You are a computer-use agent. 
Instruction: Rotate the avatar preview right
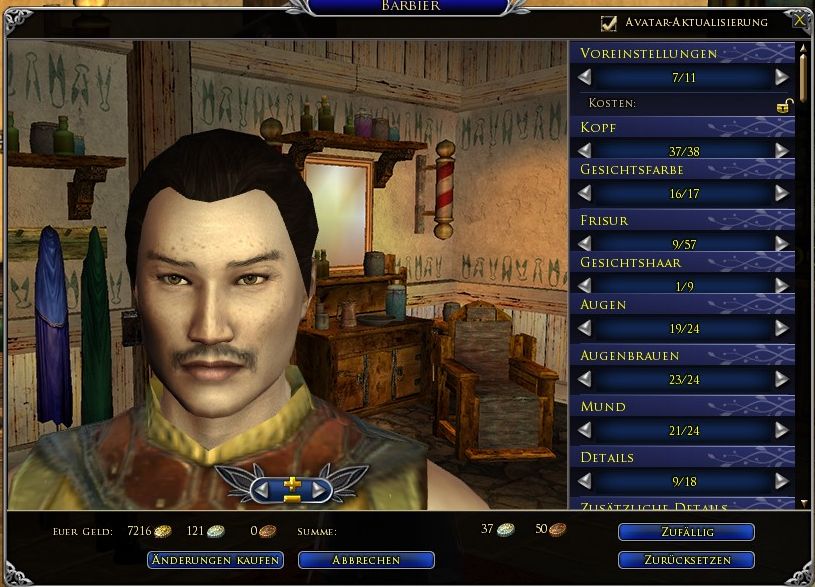pyautogui.click(x=320, y=490)
